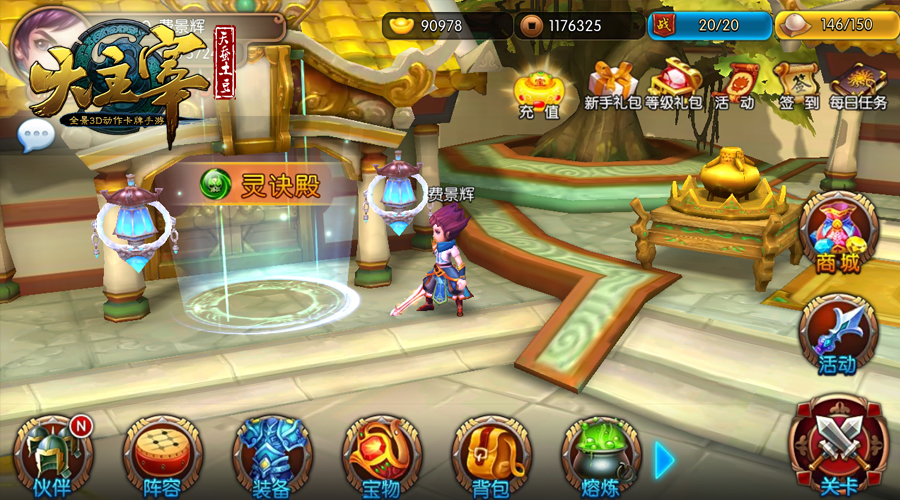The width and height of the screenshot is (900, 500).
Task: Open the 活动 events scroll in top row
Action: tap(735, 85)
